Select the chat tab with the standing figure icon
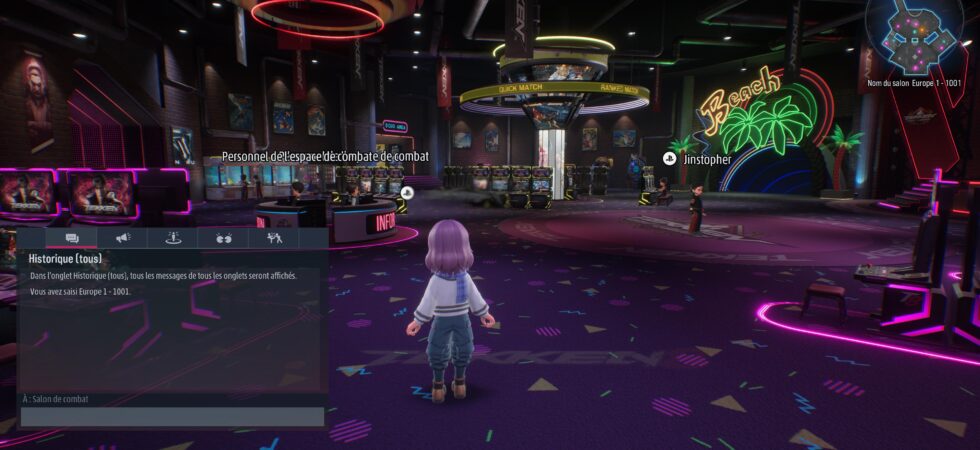 [172, 238]
